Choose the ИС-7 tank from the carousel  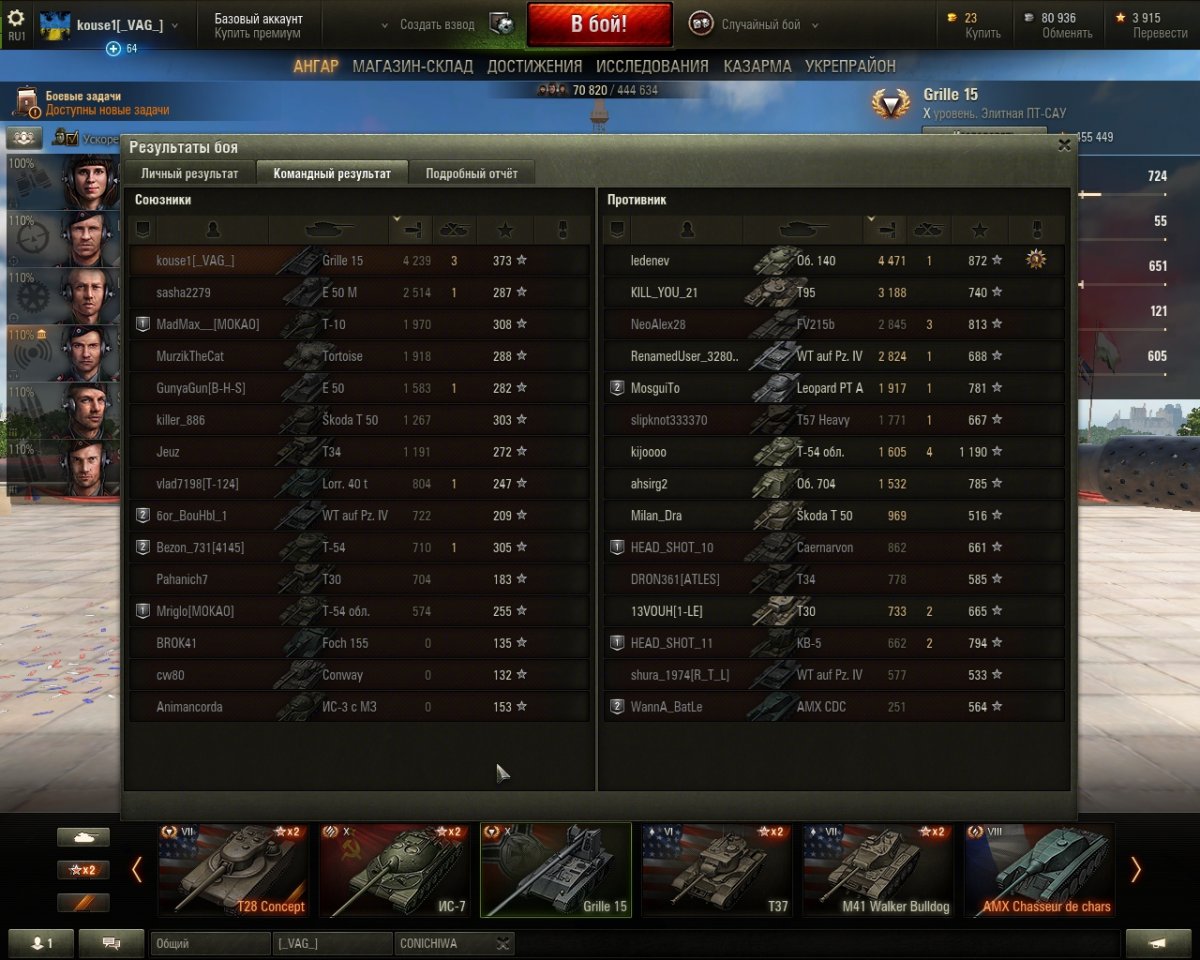point(394,869)
